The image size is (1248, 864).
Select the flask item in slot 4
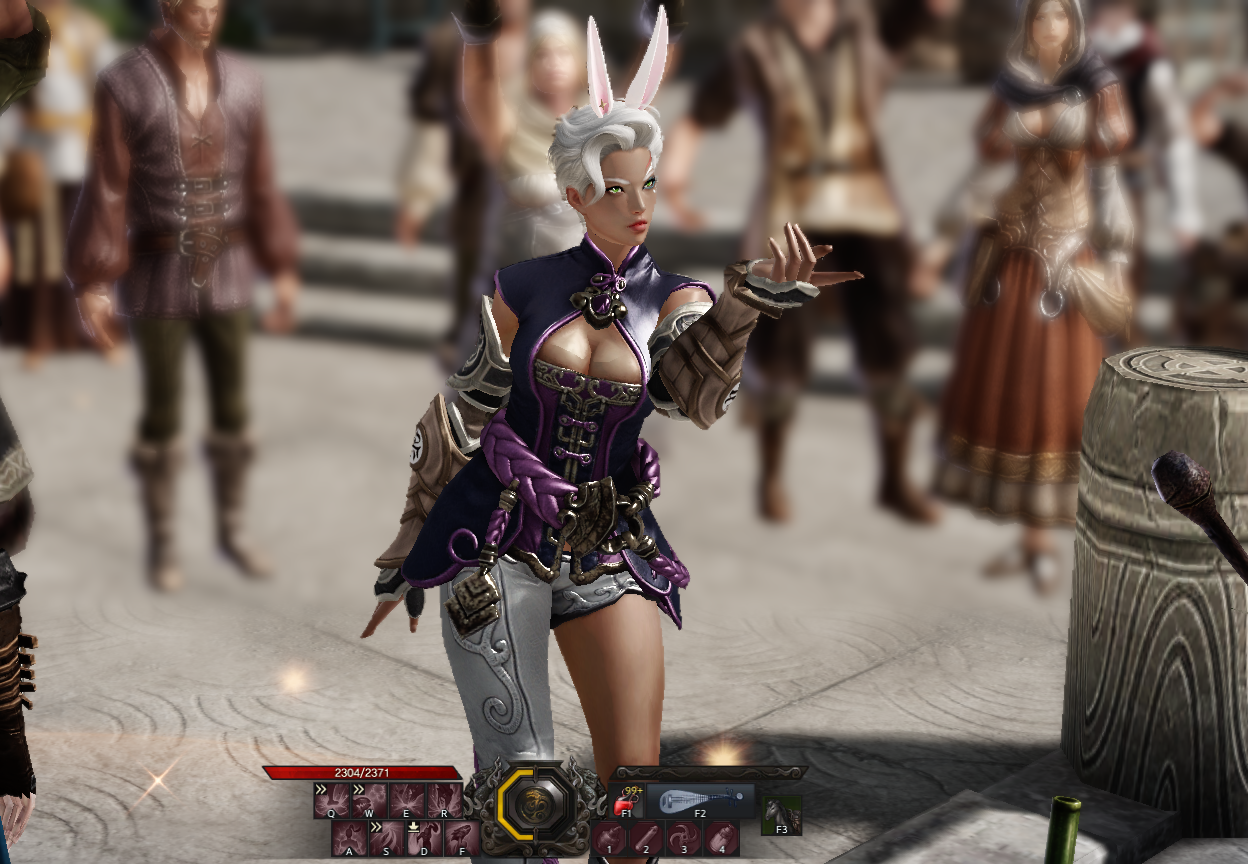click(x=721, y=838)
